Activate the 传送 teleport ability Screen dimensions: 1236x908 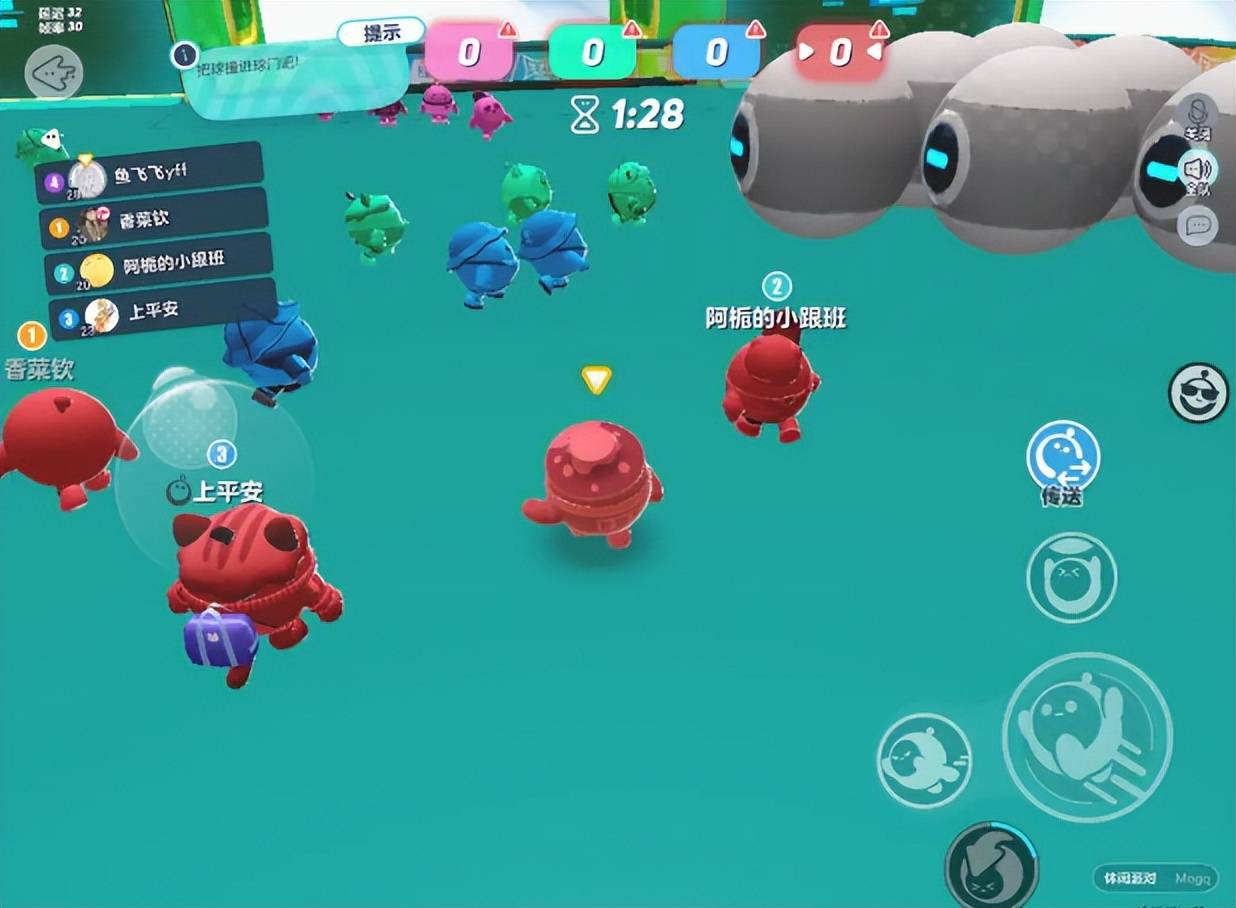coord(1063,458)
